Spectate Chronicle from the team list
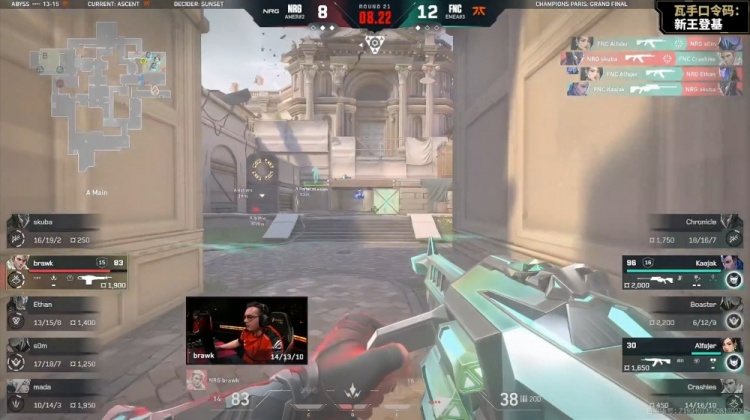Image resolution: width=750 pixels, height=420 pixels. tap(695, 231)
